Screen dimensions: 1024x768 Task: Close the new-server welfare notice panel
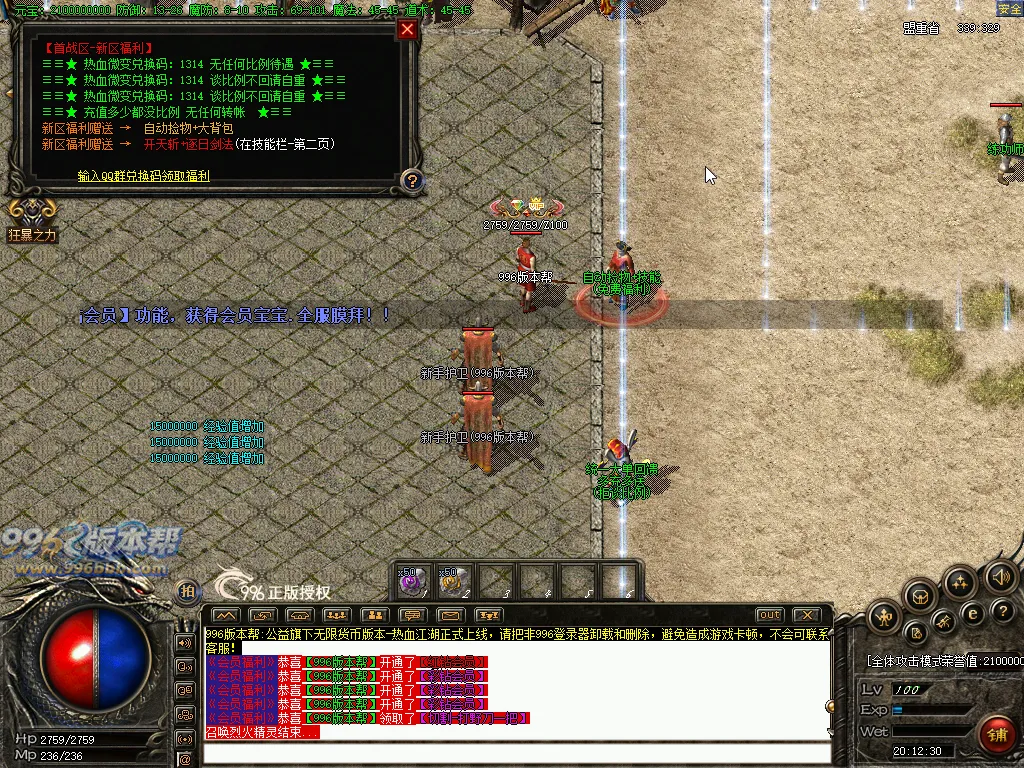pos(407,29)
